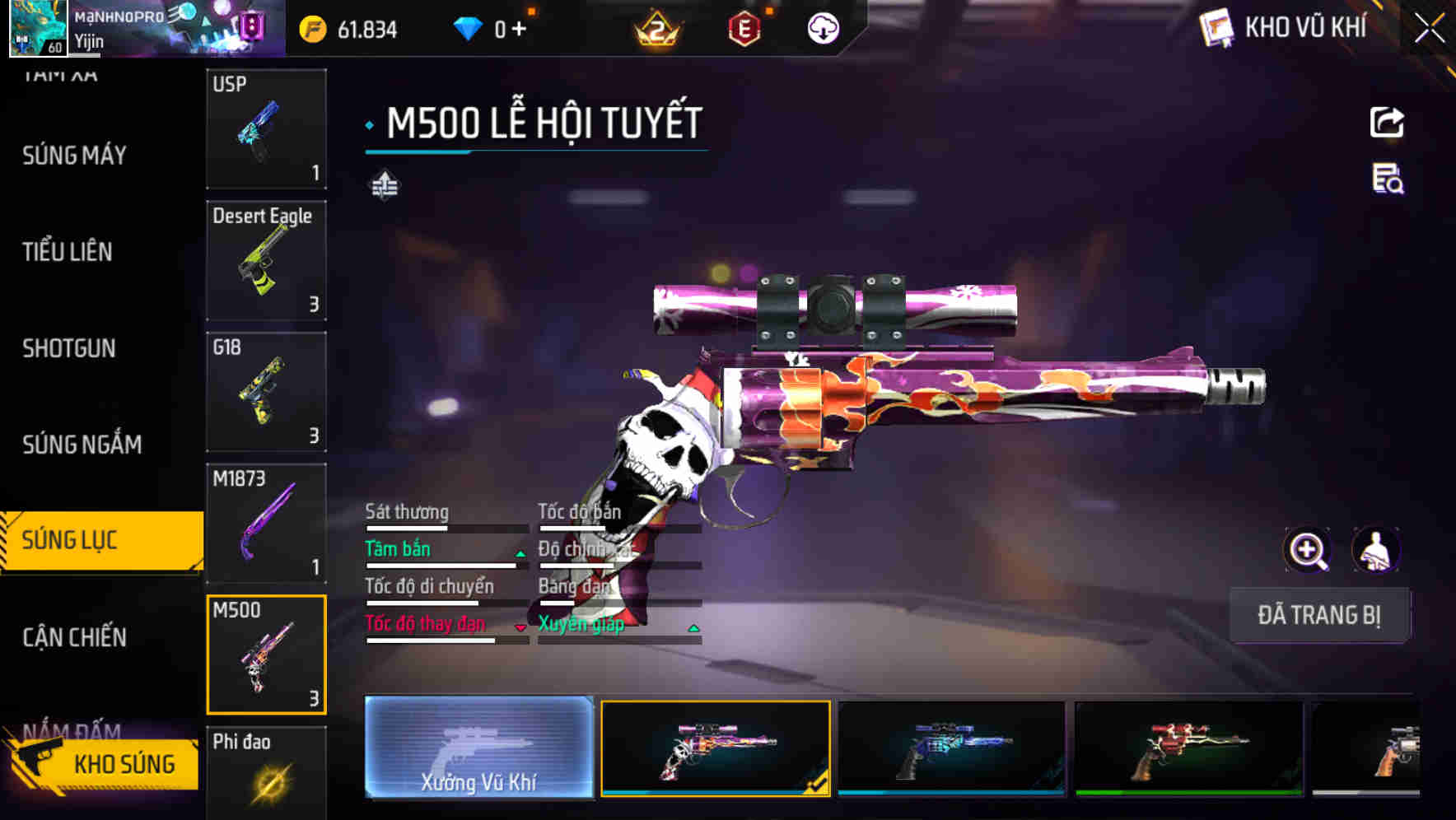Image resolution: width=1456 pixels, height=820 pixels.
Task: Toggle the equipped state via ĐÃ TRANG BỊ
Action: point(1319,615)
